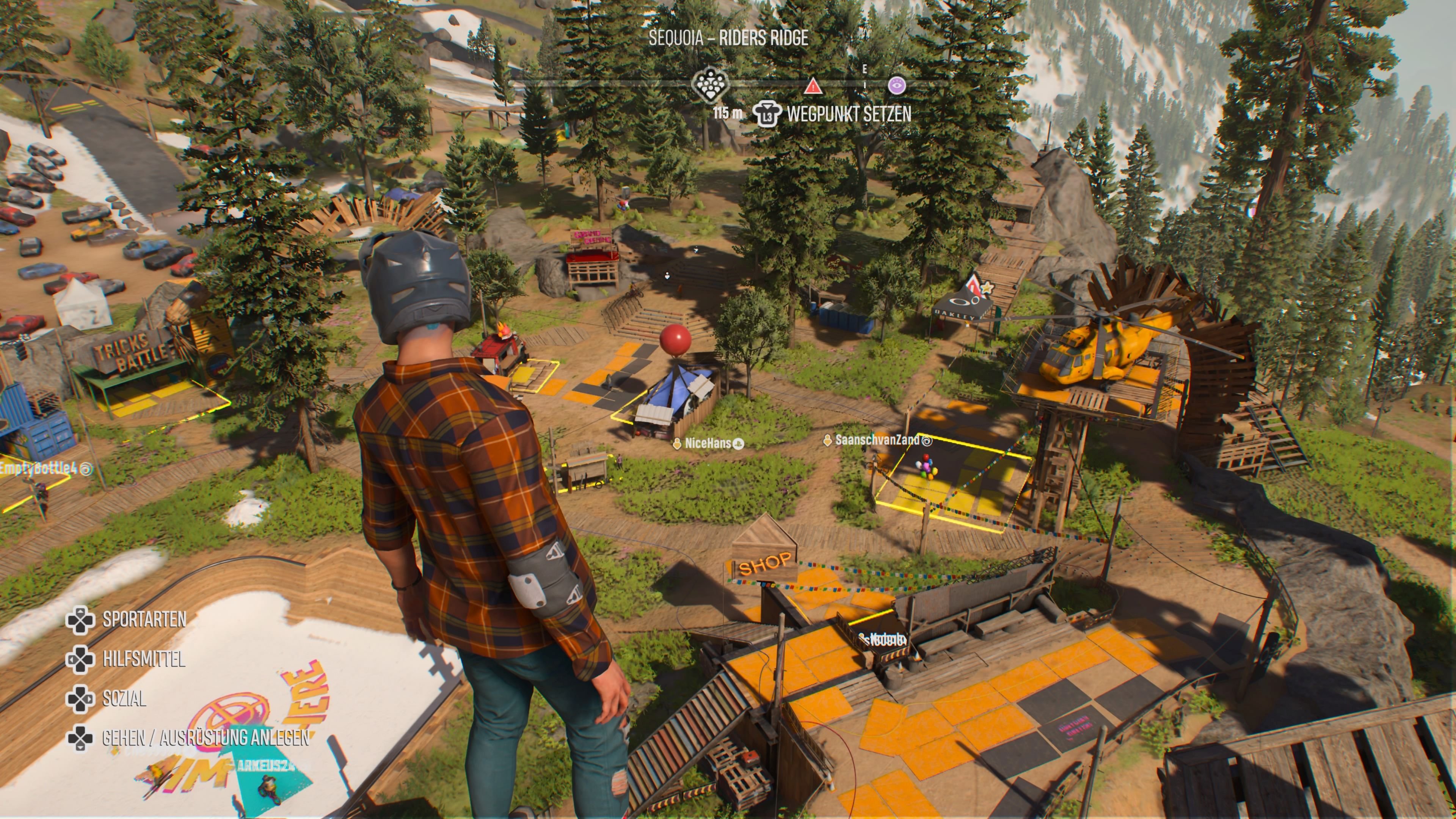Image resolution: width=1456 pixels, height=819 pixels.
Task: Select the red warning triangle compass marker
Action: (x=813, y=86)
